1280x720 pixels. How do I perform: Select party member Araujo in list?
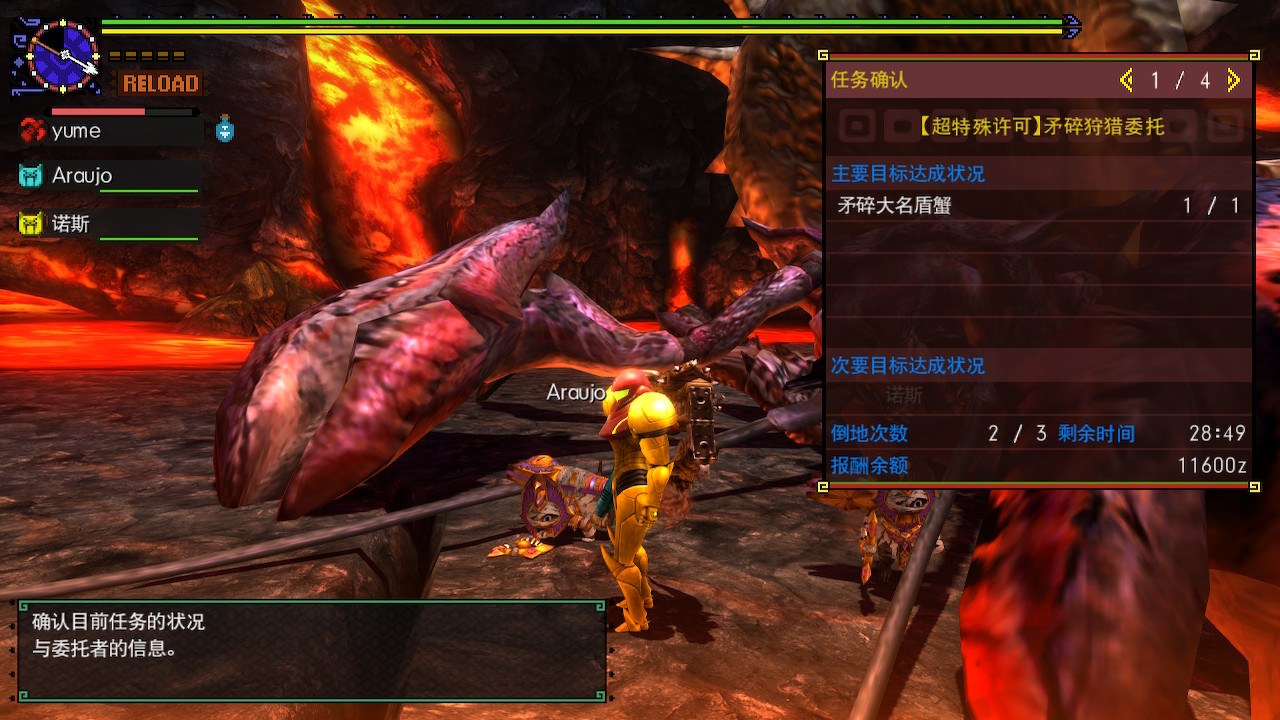click(x=82, y=176)
